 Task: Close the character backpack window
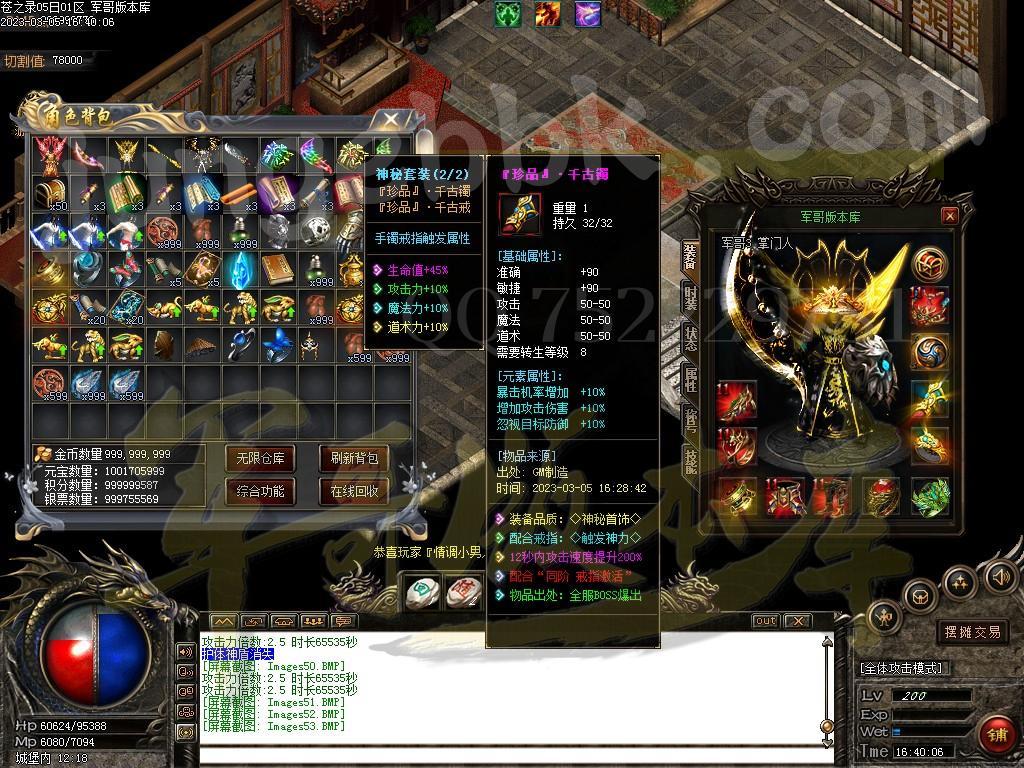[389, 120]
